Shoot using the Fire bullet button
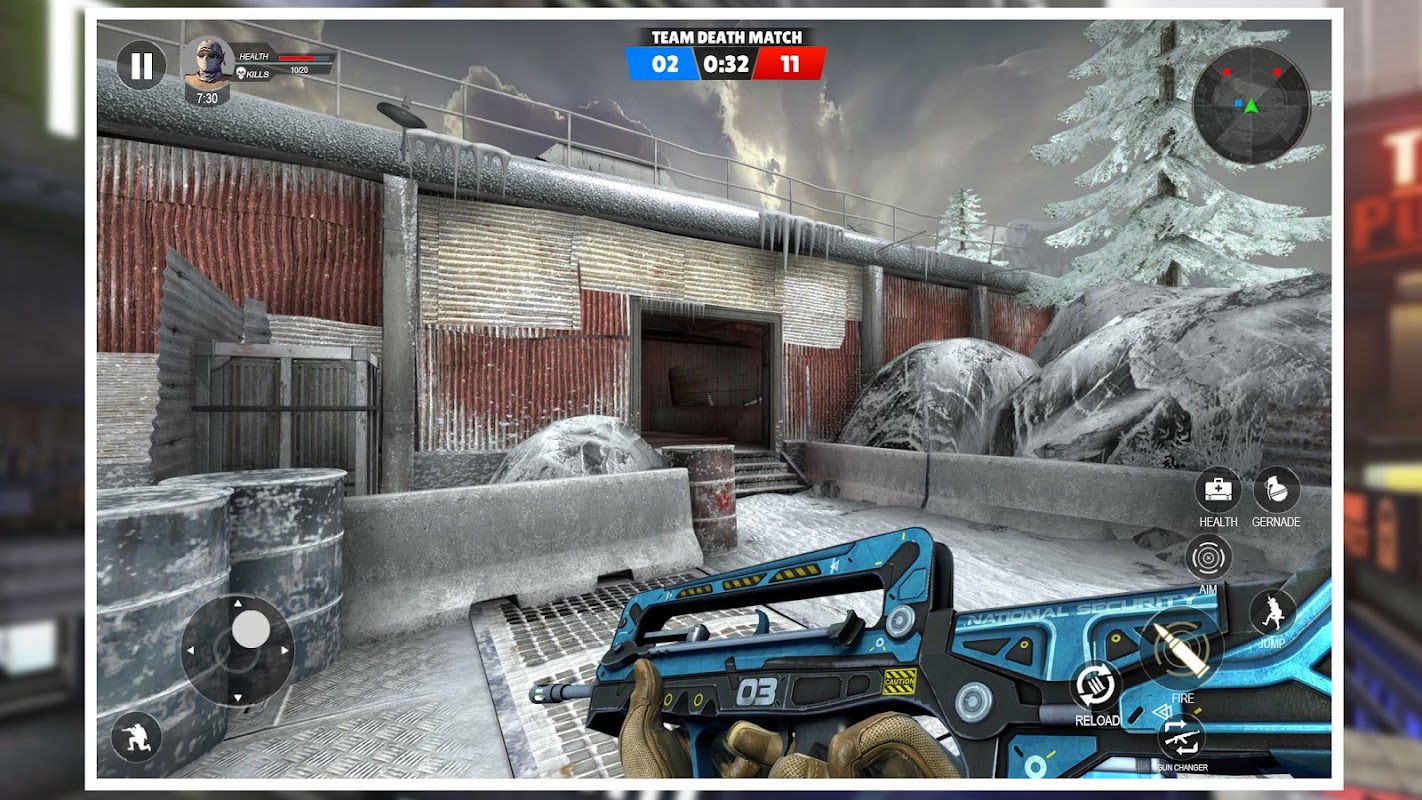 (x=1181, y=649)
